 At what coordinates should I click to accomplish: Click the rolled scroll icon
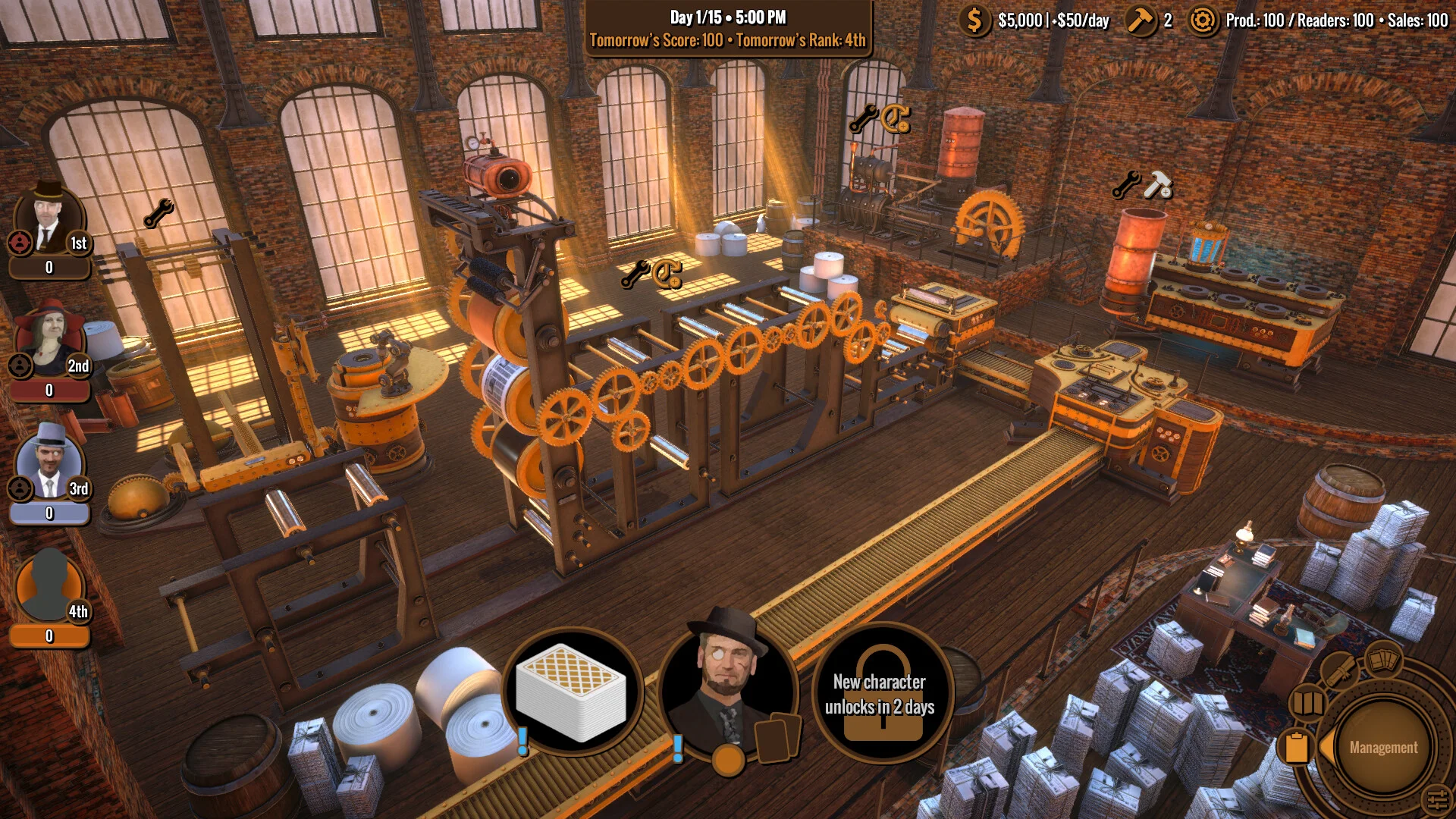pos(1338,670)
